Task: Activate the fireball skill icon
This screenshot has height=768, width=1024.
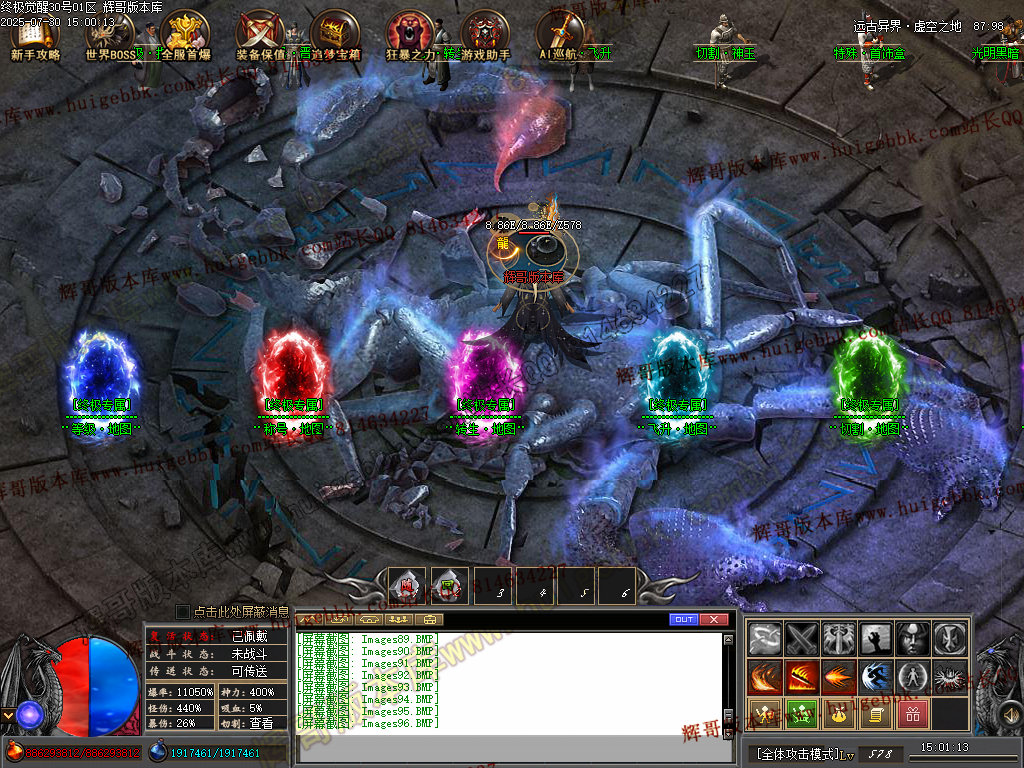Action: click(838, 677)
